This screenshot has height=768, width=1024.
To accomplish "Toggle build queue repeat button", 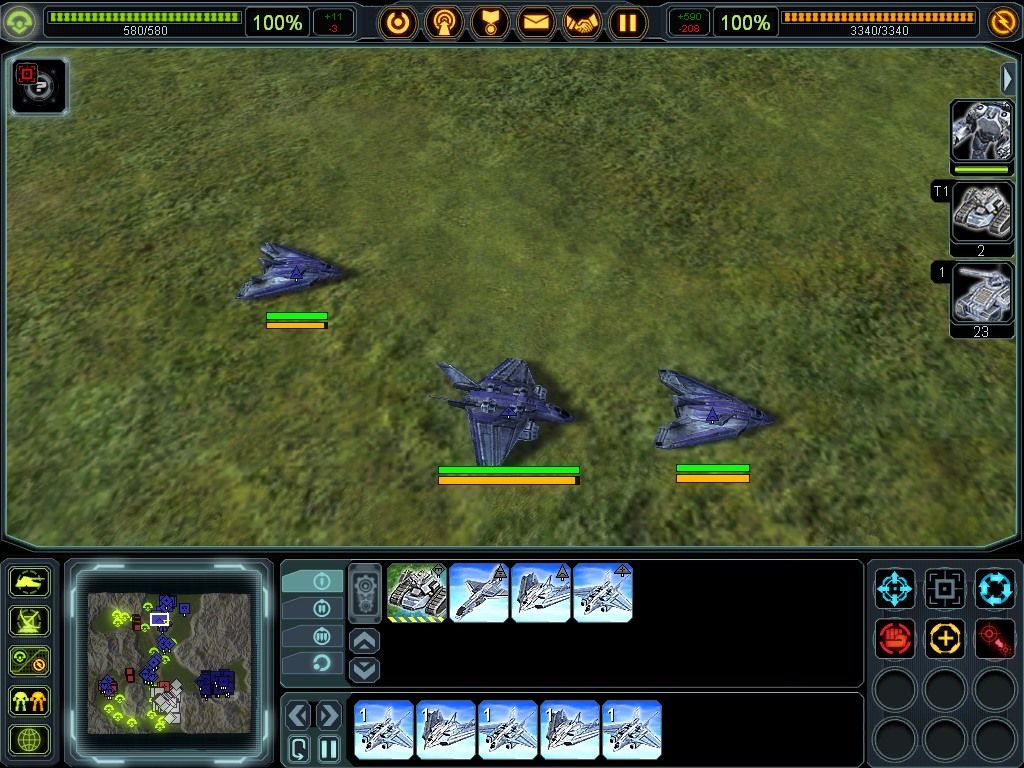I will point(299,748).
